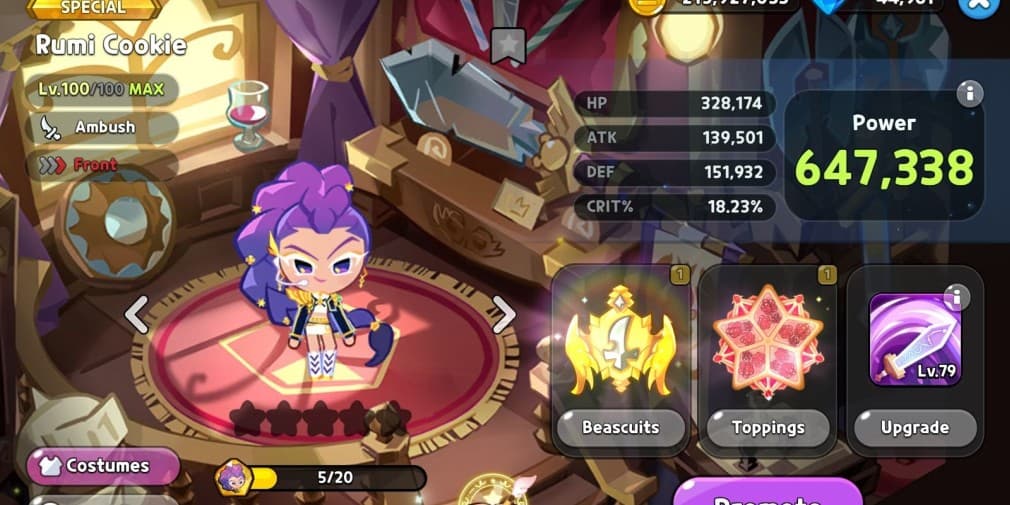Viewport: 1010px width, 505px height.
Task: Go to previous cookie with left arrow
Action: pyautogui.click(x=136, y=314)
